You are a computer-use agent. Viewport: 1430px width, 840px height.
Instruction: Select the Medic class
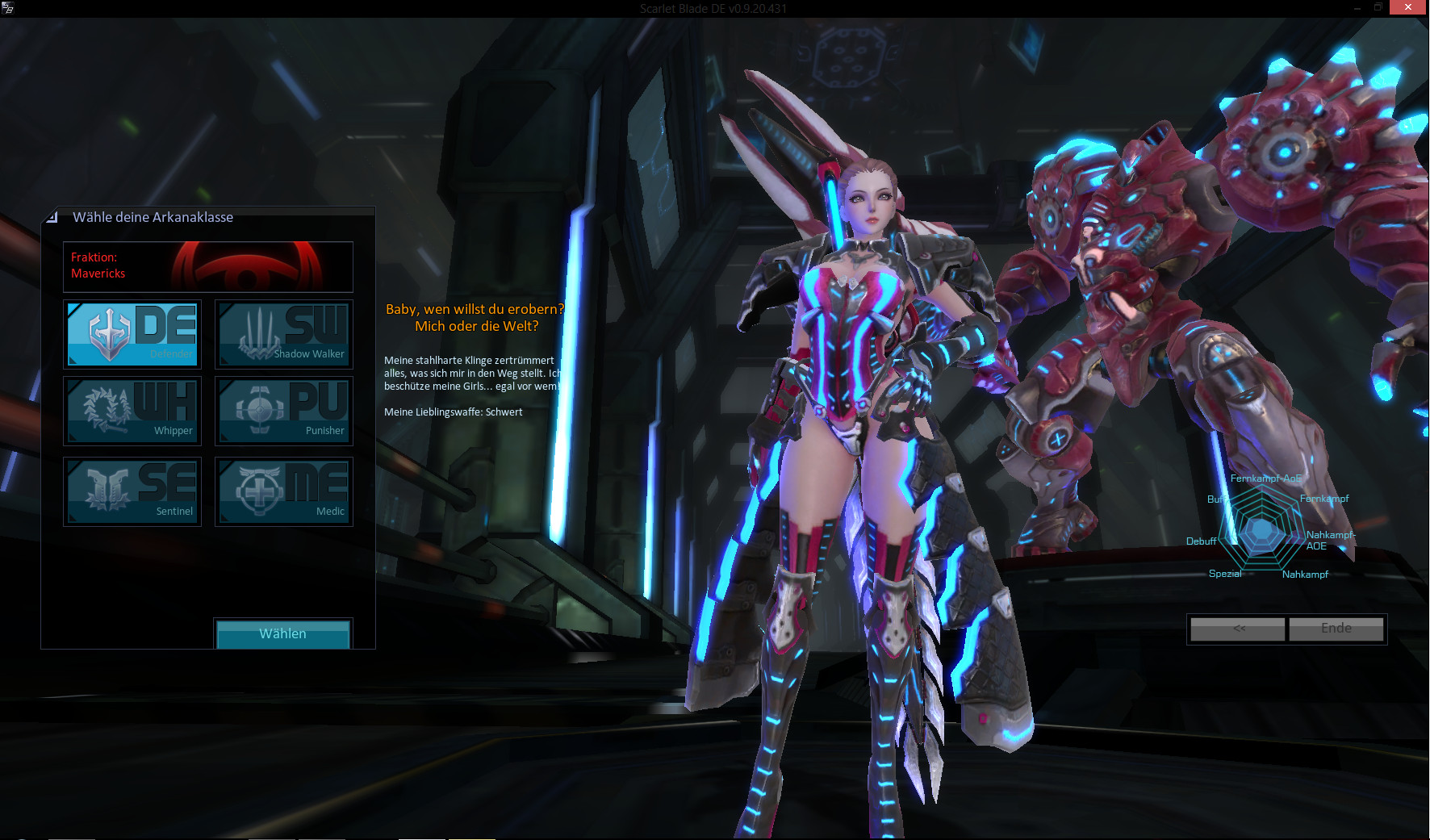284,491
